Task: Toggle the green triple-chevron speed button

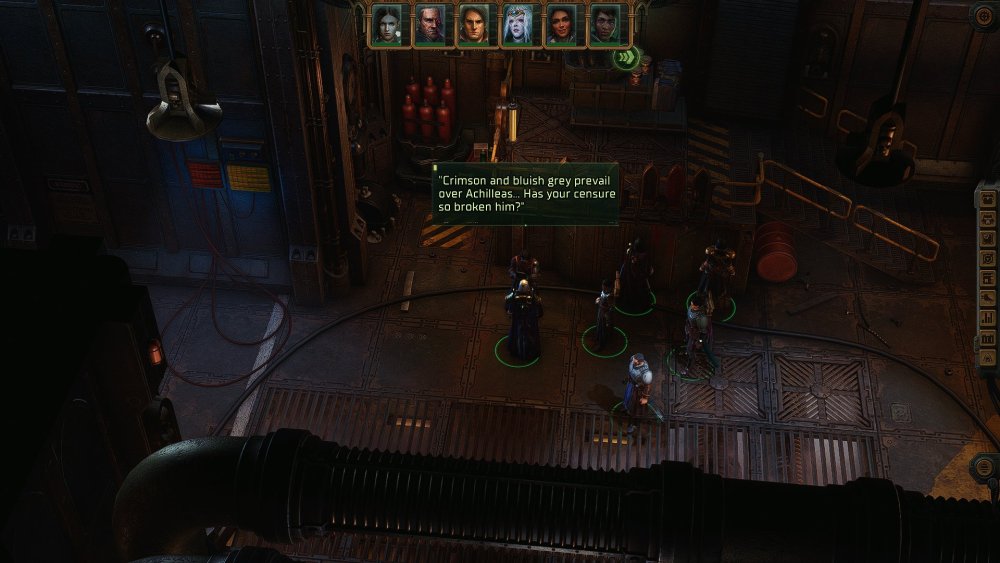Action: pos(626,57)
